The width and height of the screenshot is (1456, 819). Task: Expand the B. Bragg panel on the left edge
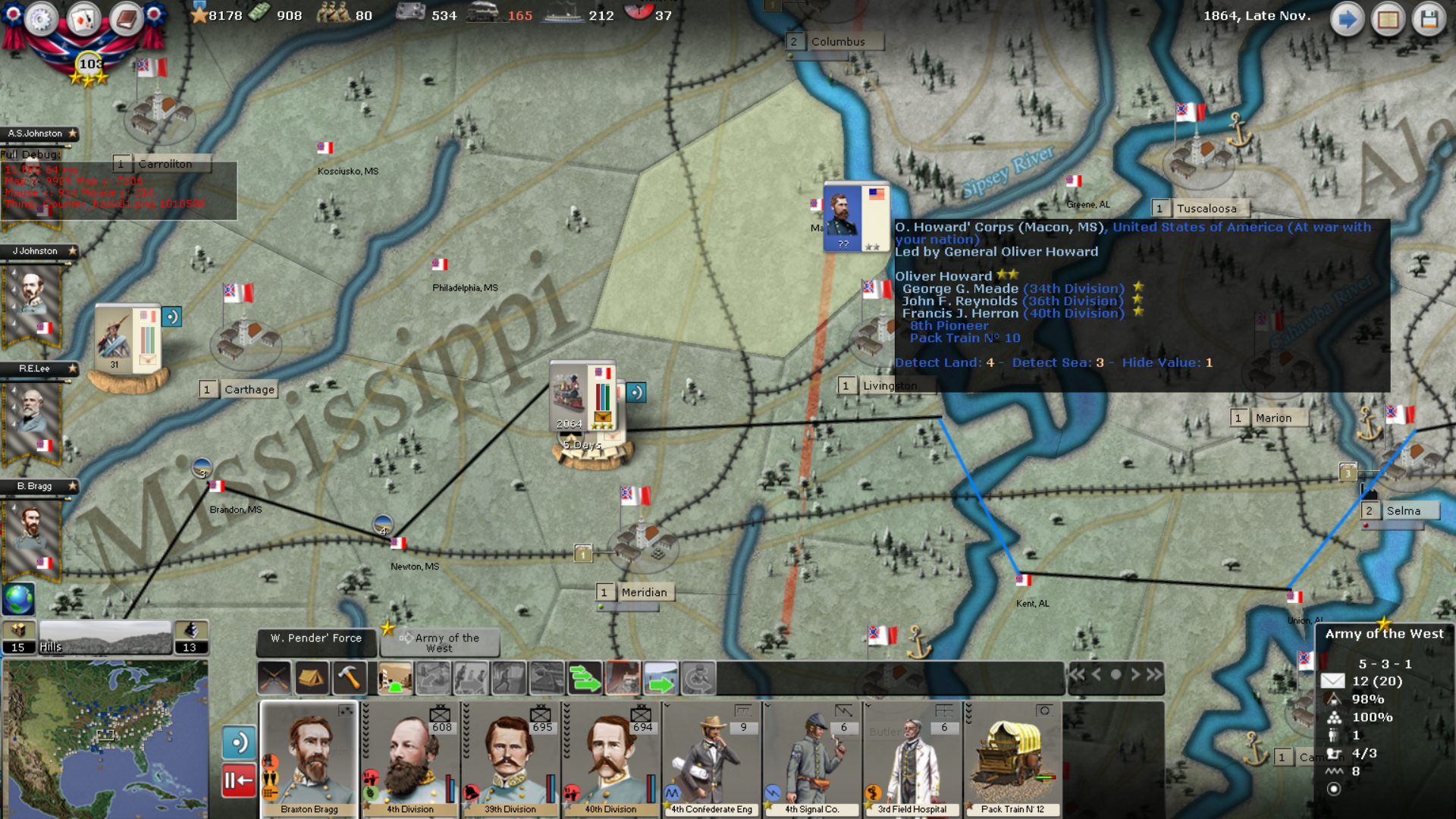tap(34, 486)
